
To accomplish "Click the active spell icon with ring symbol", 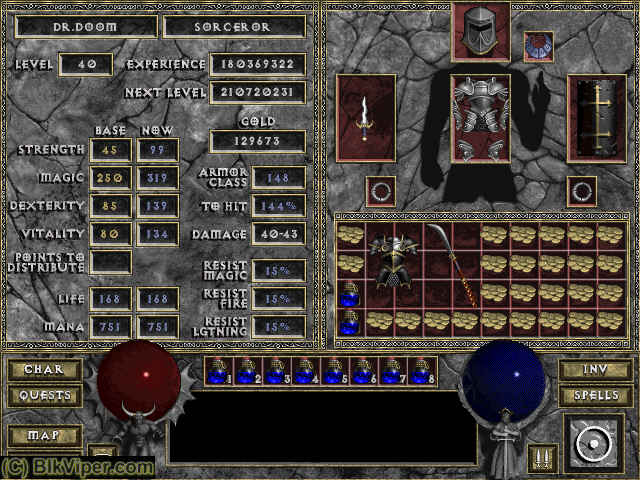I will [594, 443].
